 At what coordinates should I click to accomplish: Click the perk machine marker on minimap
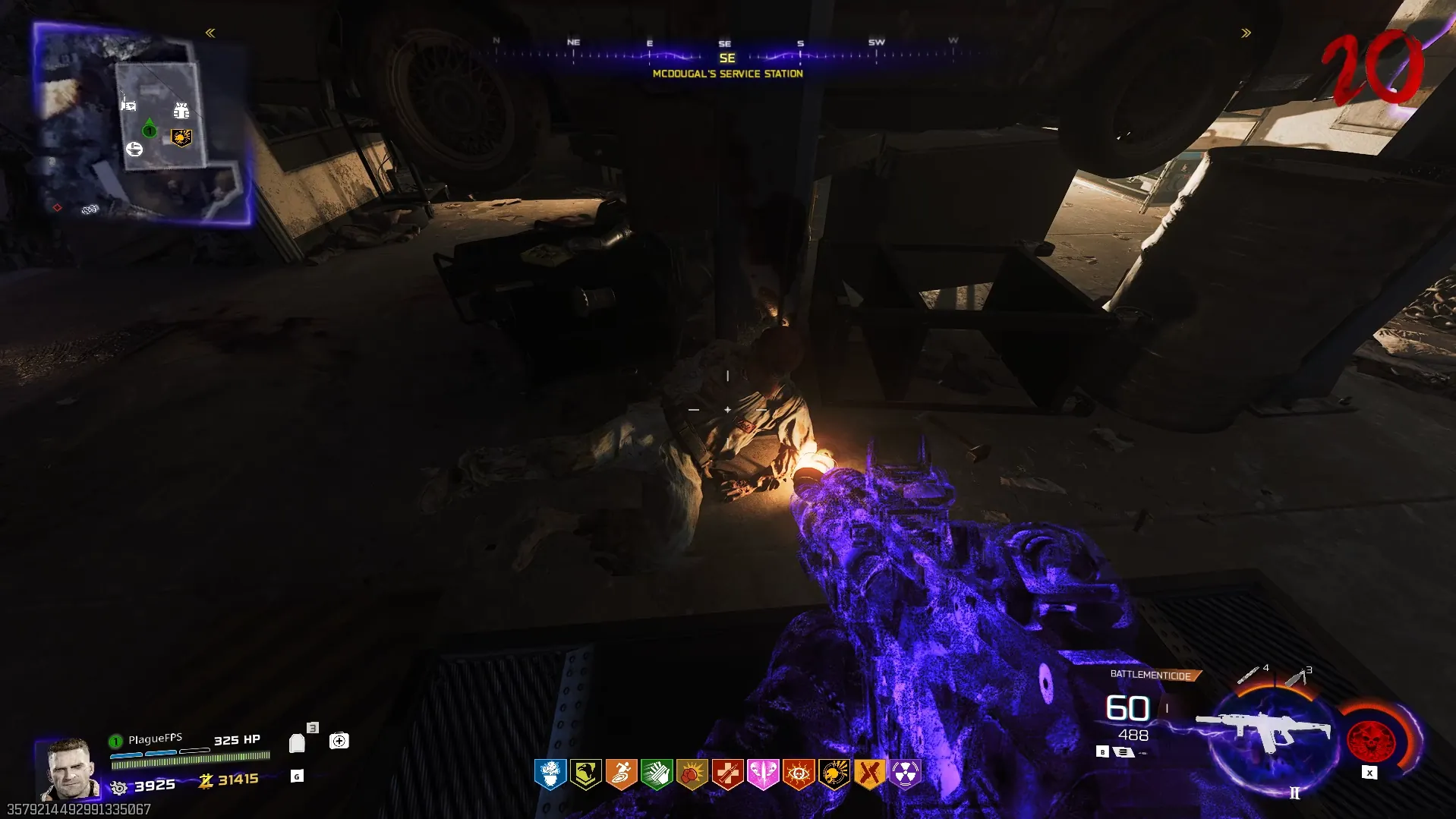(x=181, y=137)
